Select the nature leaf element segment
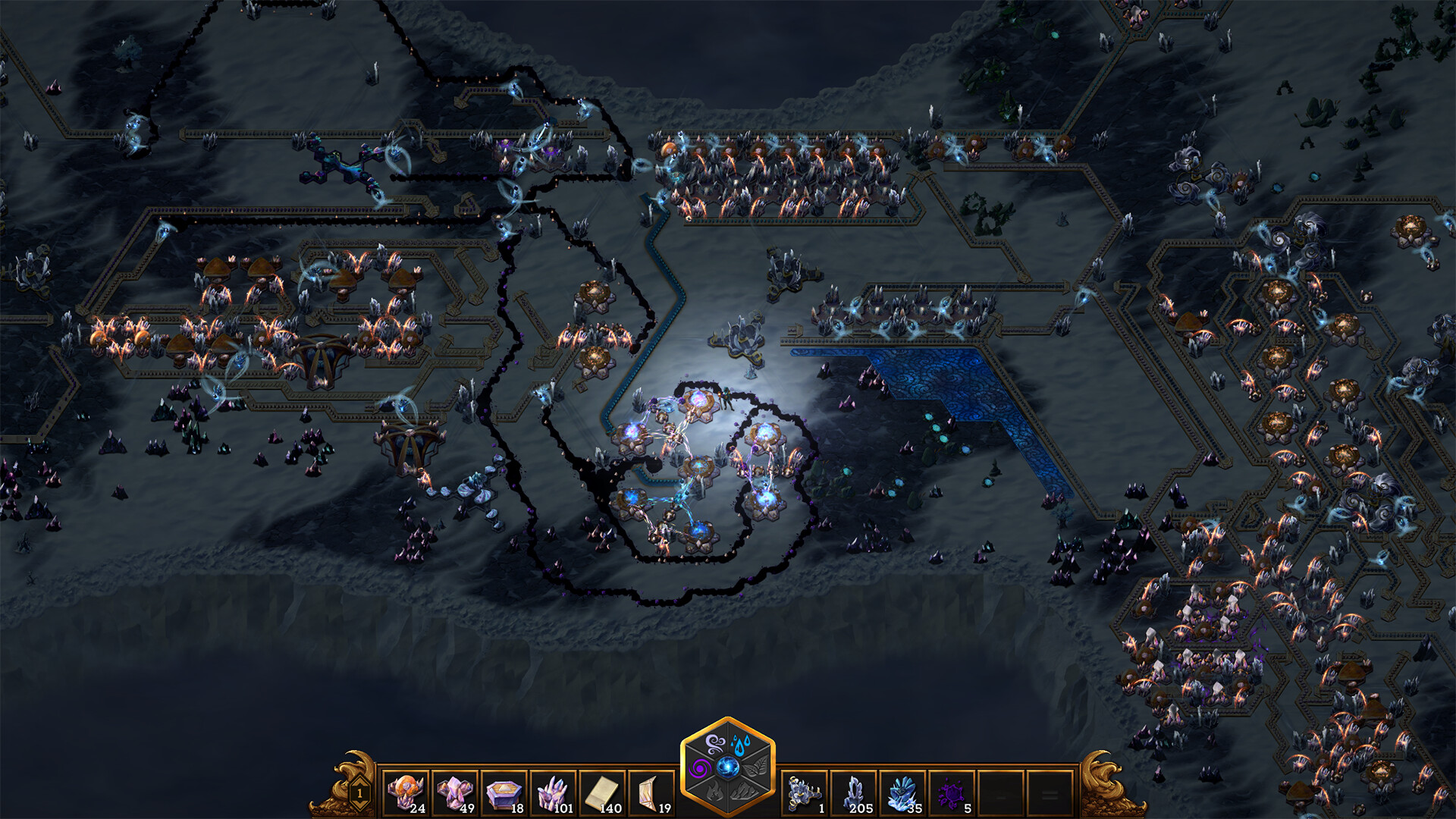Screen dimensions: 1456x819 756,767
